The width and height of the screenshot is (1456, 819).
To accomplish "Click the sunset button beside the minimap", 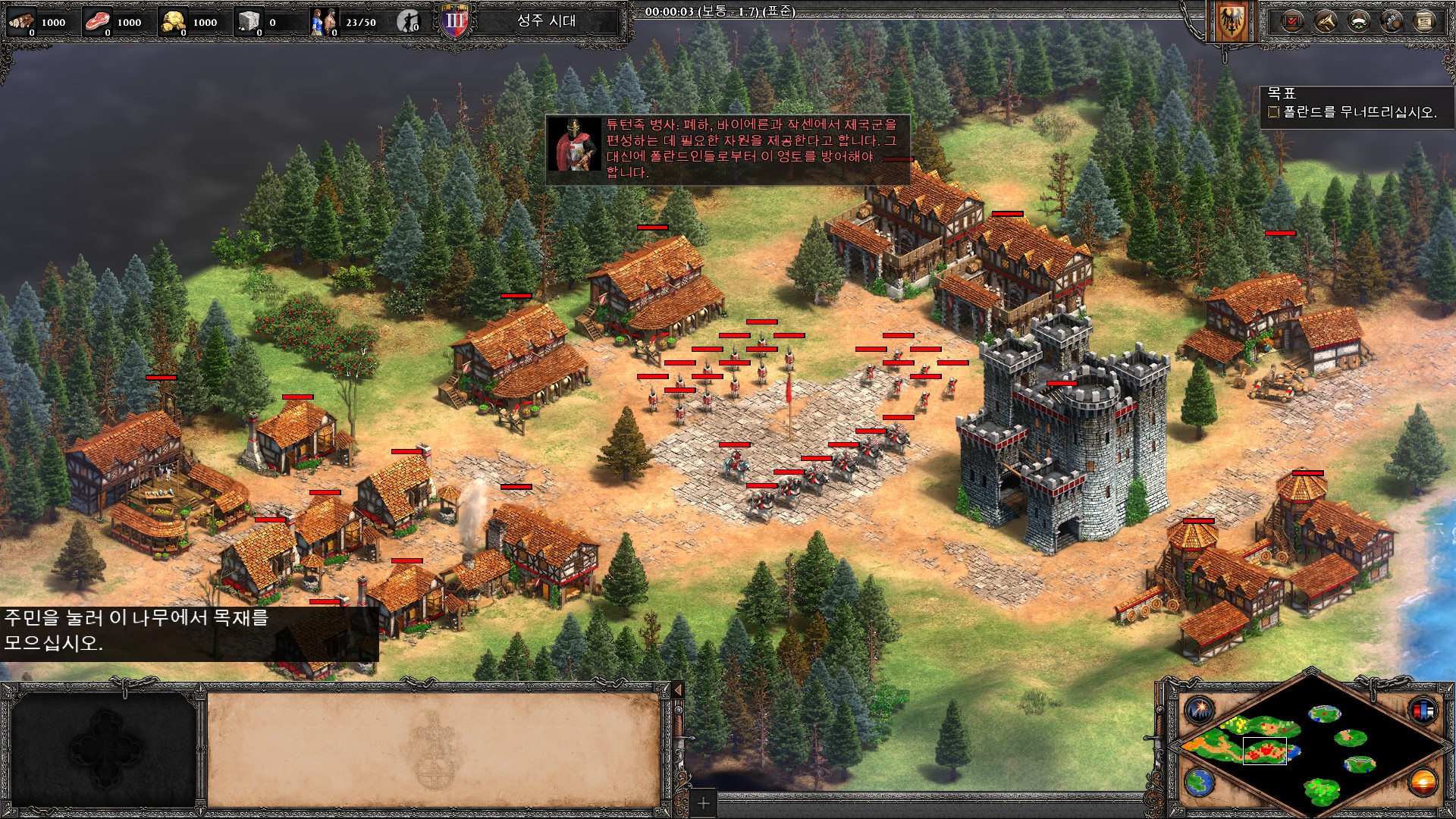I will [x=1423, y=782].
